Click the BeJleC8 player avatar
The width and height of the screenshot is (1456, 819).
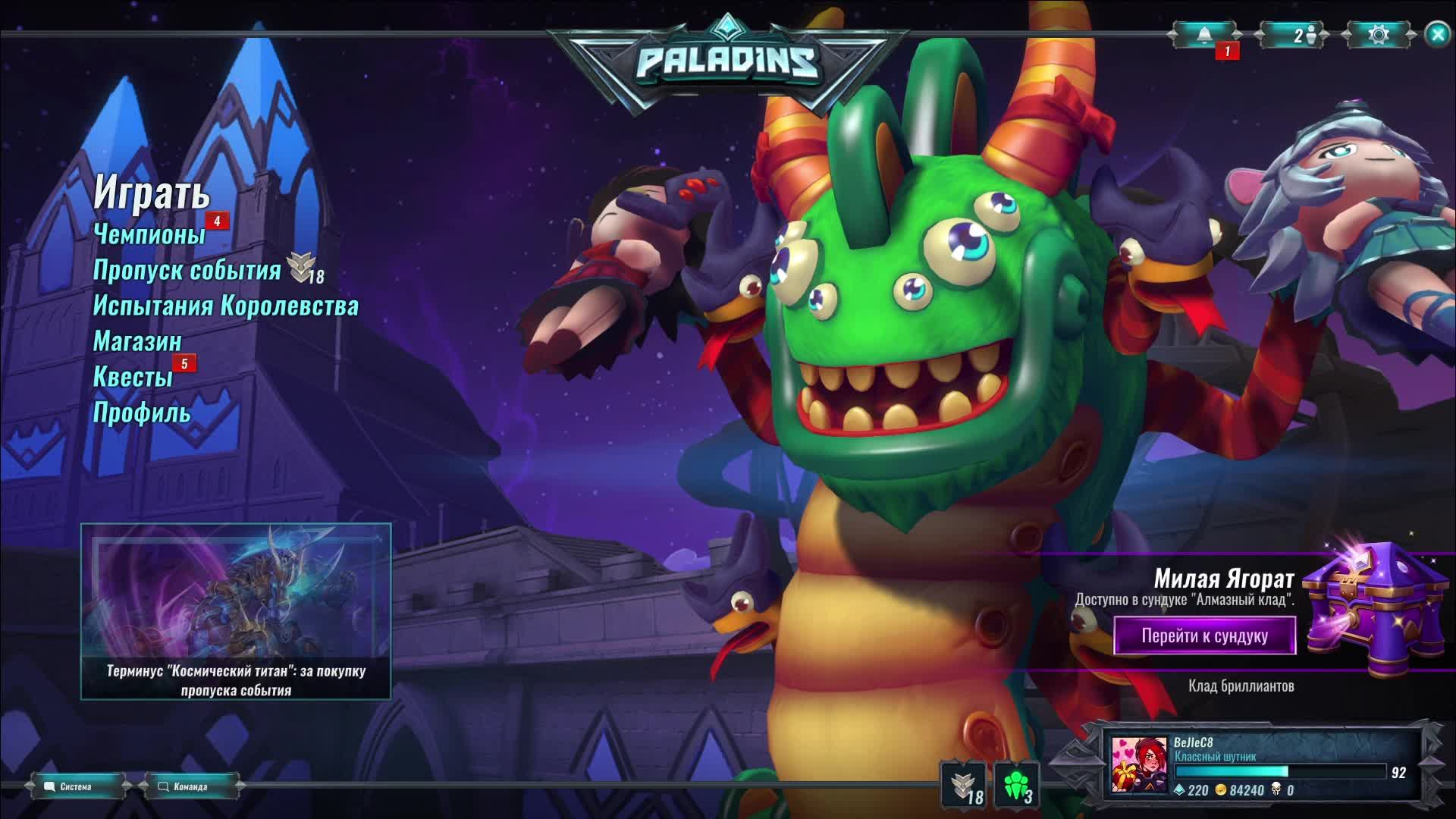pyautogui.click(x=1139, y=765)
